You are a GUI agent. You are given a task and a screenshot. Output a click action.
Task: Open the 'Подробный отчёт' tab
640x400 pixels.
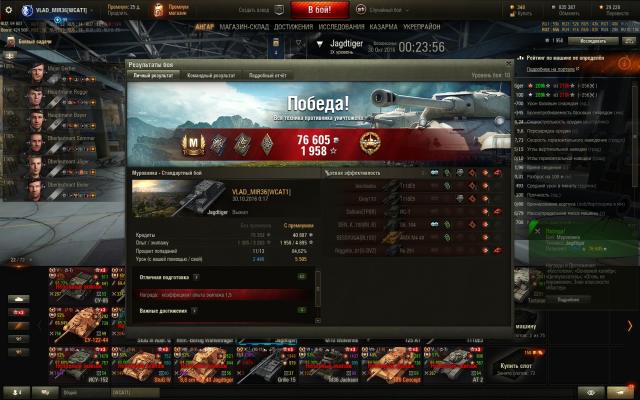point(267,75)
